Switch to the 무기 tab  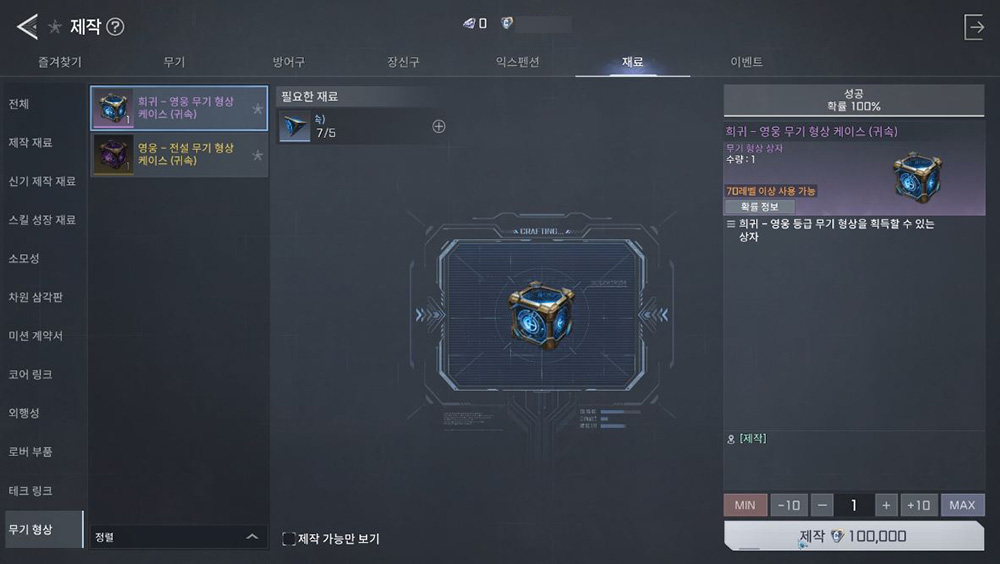coord(174,62)
